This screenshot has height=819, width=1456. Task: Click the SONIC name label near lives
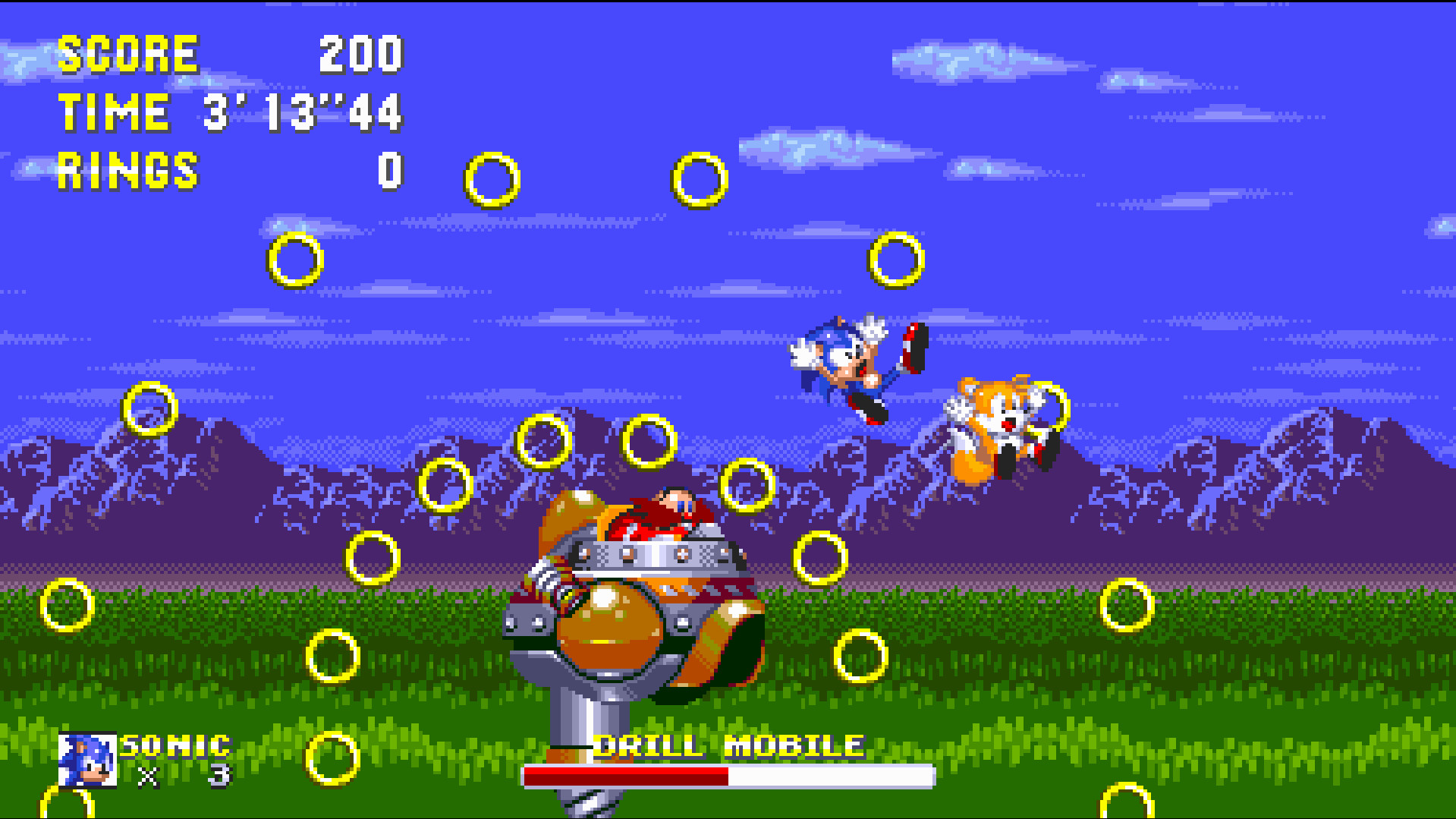pyautogui.click(x=176, y=745)
